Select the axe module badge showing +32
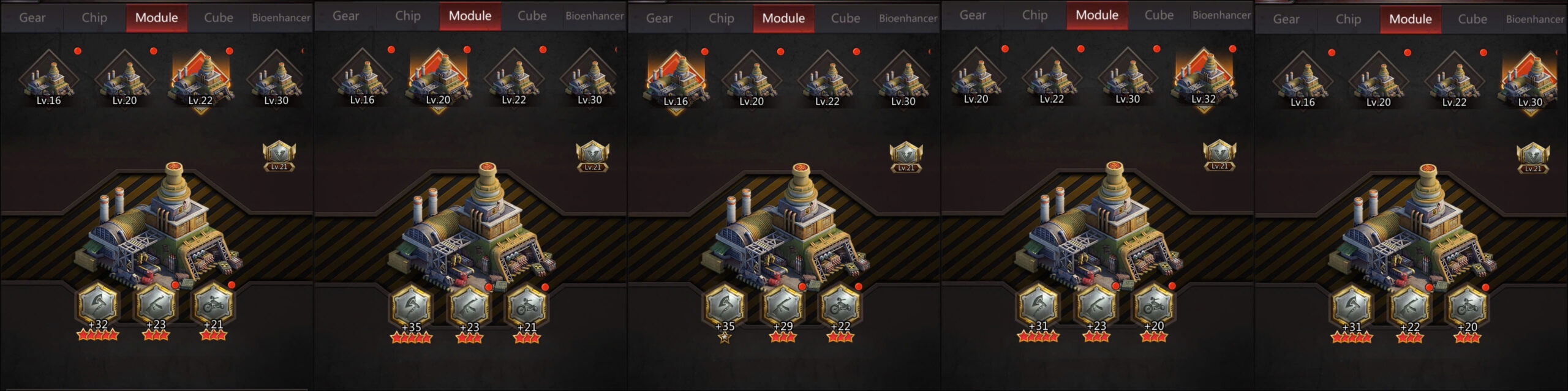 (x=98, y=305)
